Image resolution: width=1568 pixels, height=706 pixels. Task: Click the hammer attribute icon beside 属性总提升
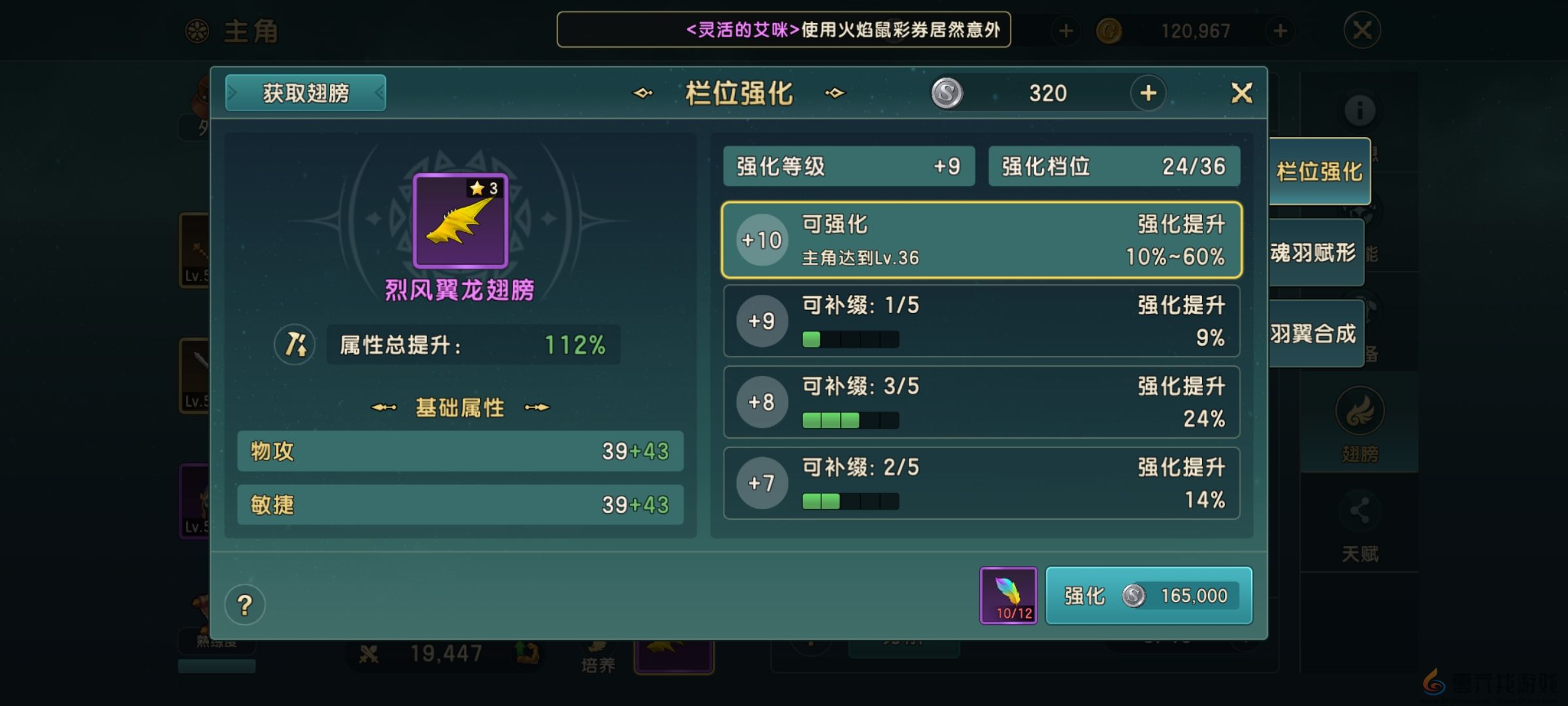pyautogui.click(x=295, y=345)
